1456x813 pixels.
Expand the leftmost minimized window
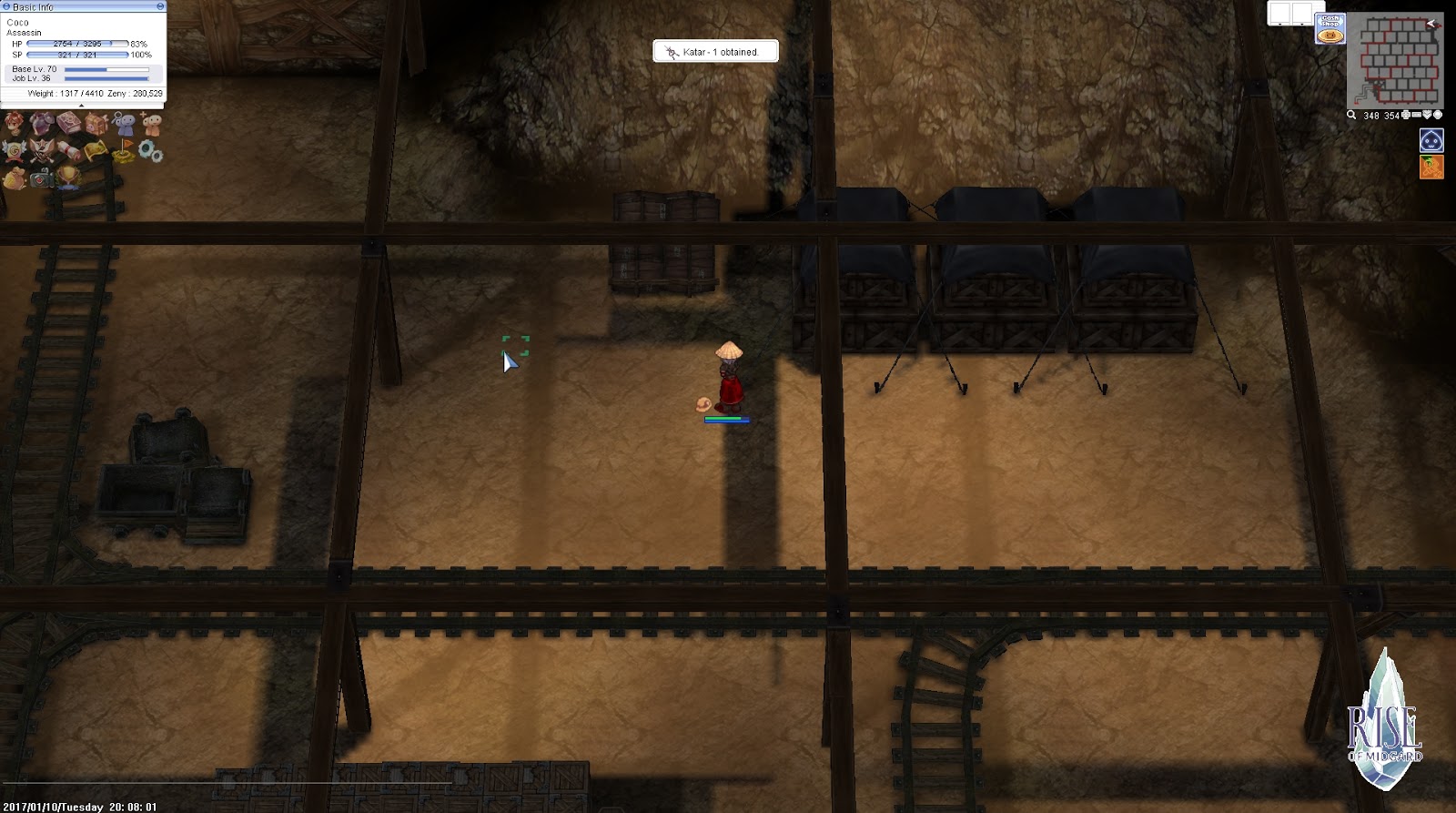pyautogui.click(x=1279, y=25)
